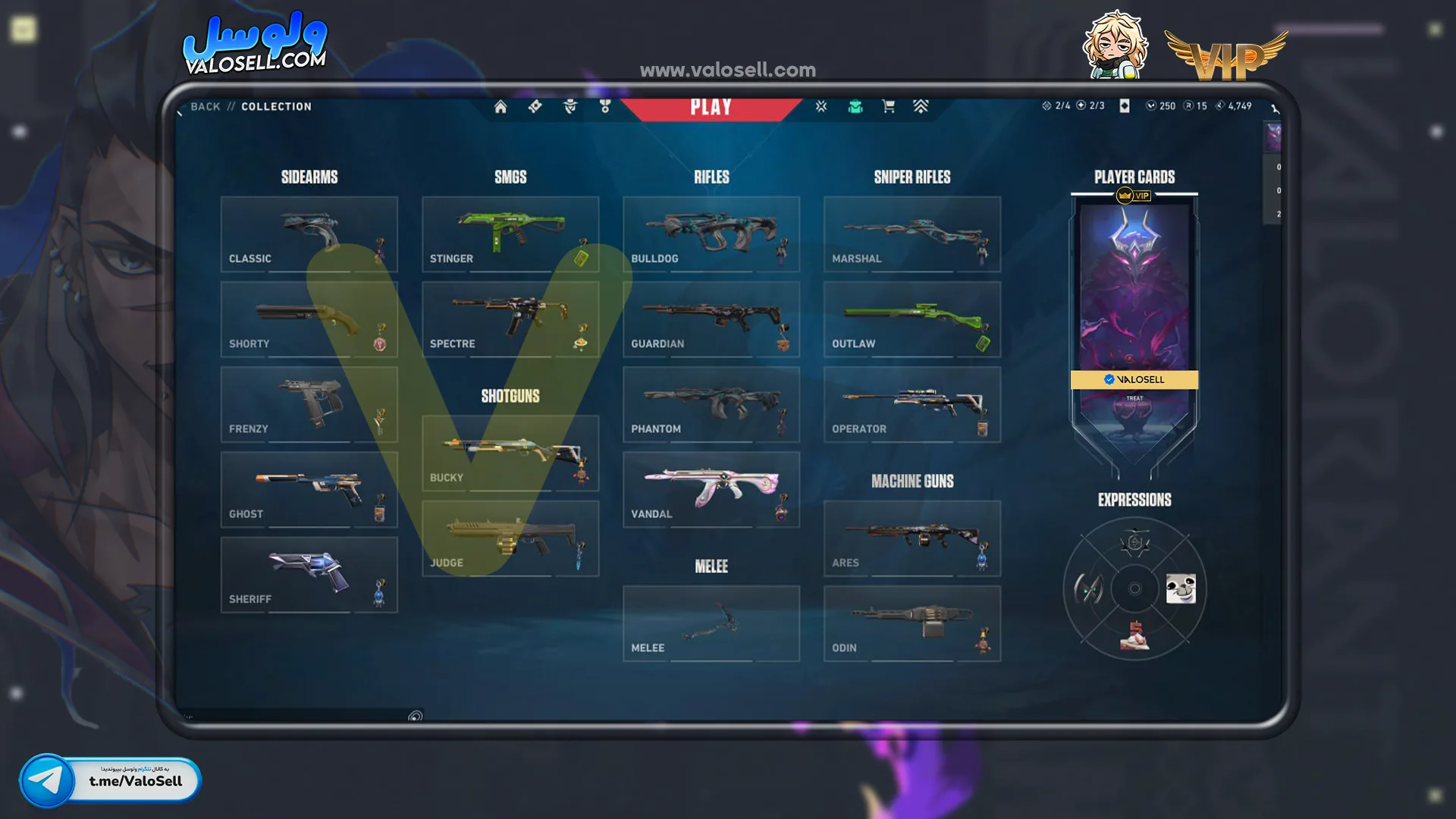Pick the Sheriff revolver slot
Viewport: 1456px width, 819px height.
(x=309, y=575)
